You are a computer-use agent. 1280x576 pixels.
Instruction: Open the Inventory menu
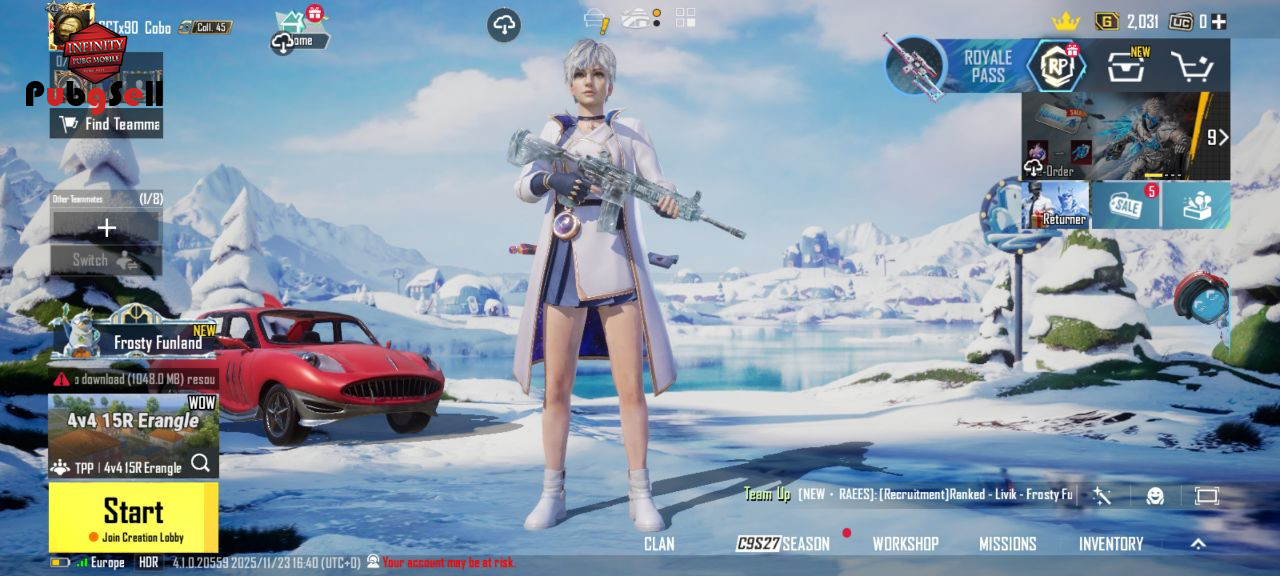[1110, 544]
